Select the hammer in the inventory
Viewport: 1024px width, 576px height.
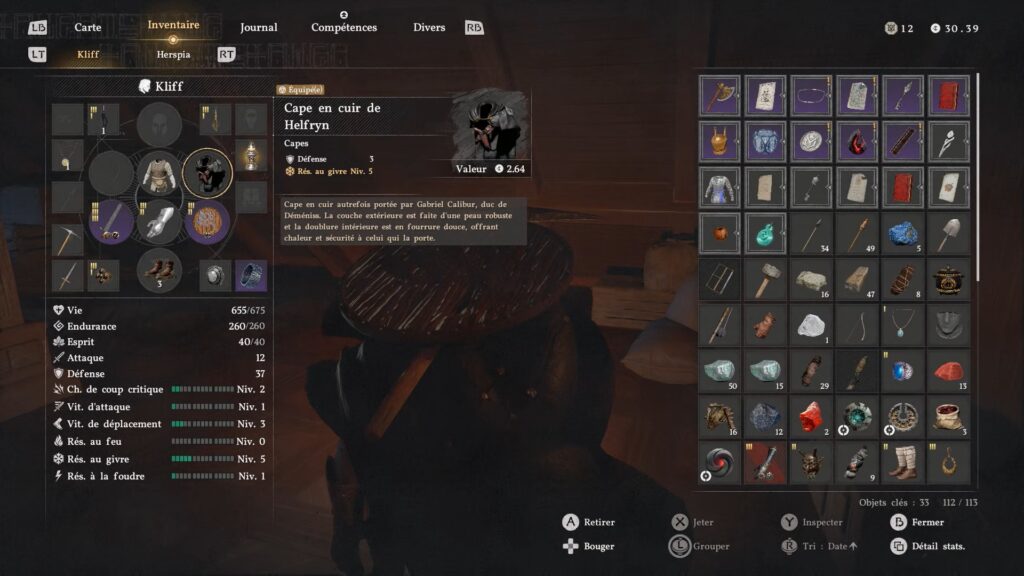pyautogui.click(x=765, y=279)
